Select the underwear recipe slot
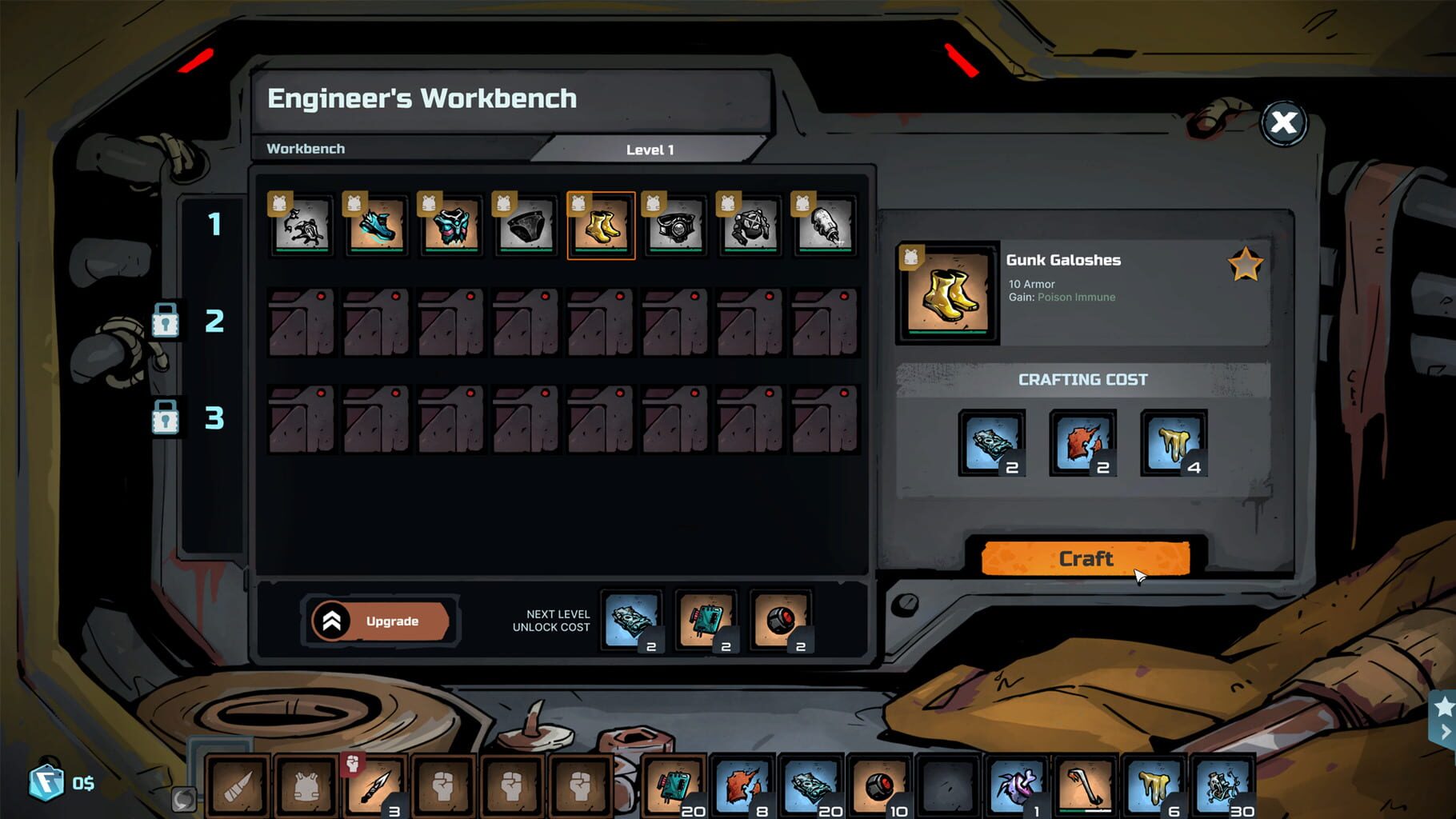1456x819 pixels. [x=526, y=226]
